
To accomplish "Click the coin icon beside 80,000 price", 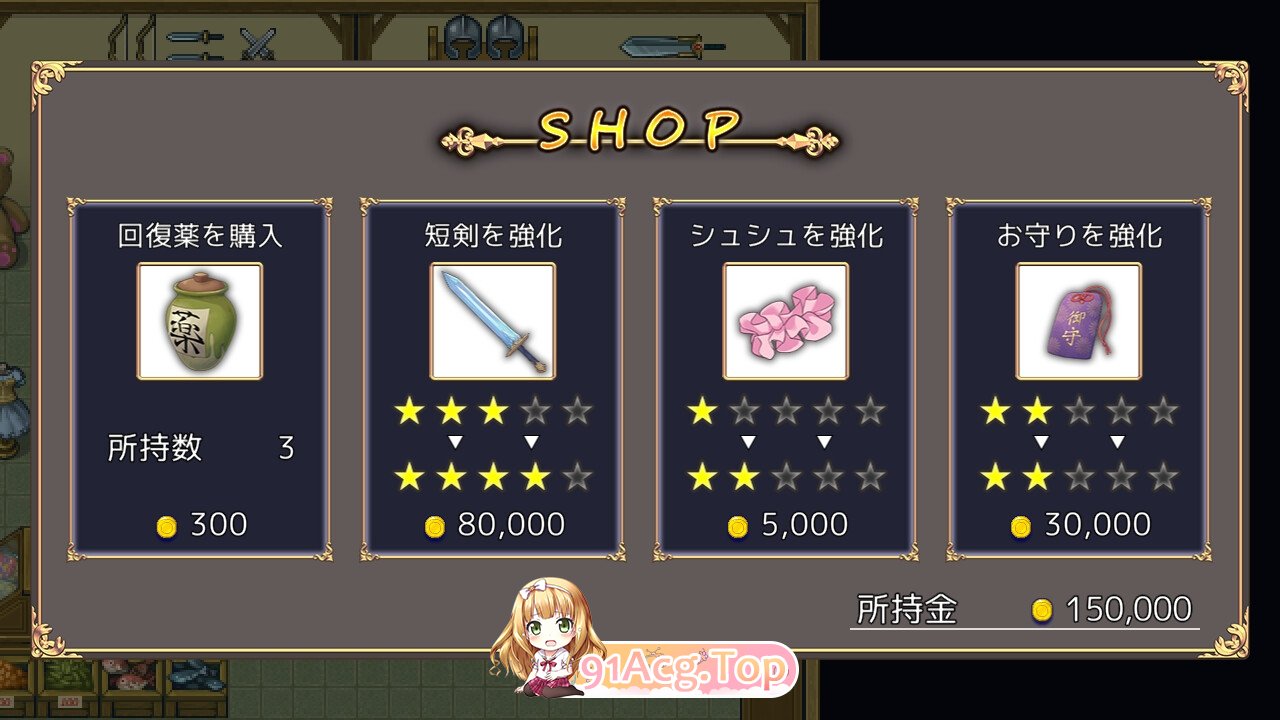I will [436, 524].
